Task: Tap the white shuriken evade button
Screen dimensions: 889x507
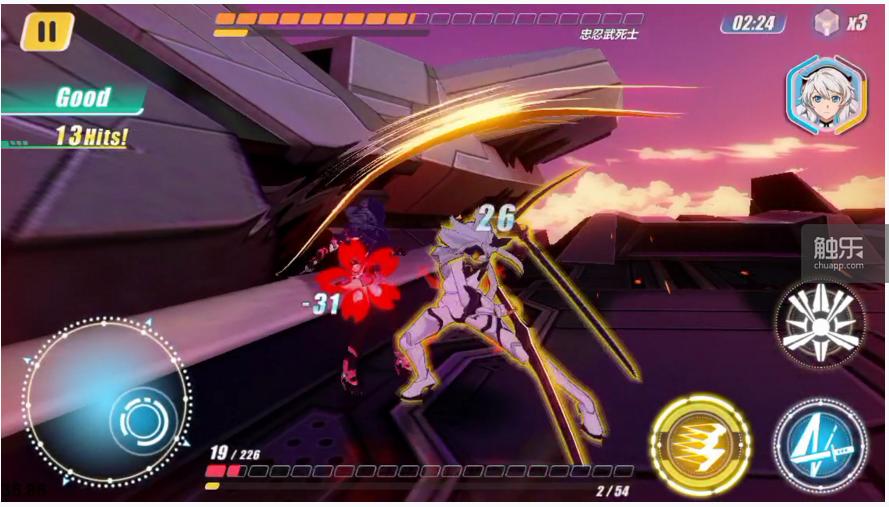Action: click(x=820, y=322)
